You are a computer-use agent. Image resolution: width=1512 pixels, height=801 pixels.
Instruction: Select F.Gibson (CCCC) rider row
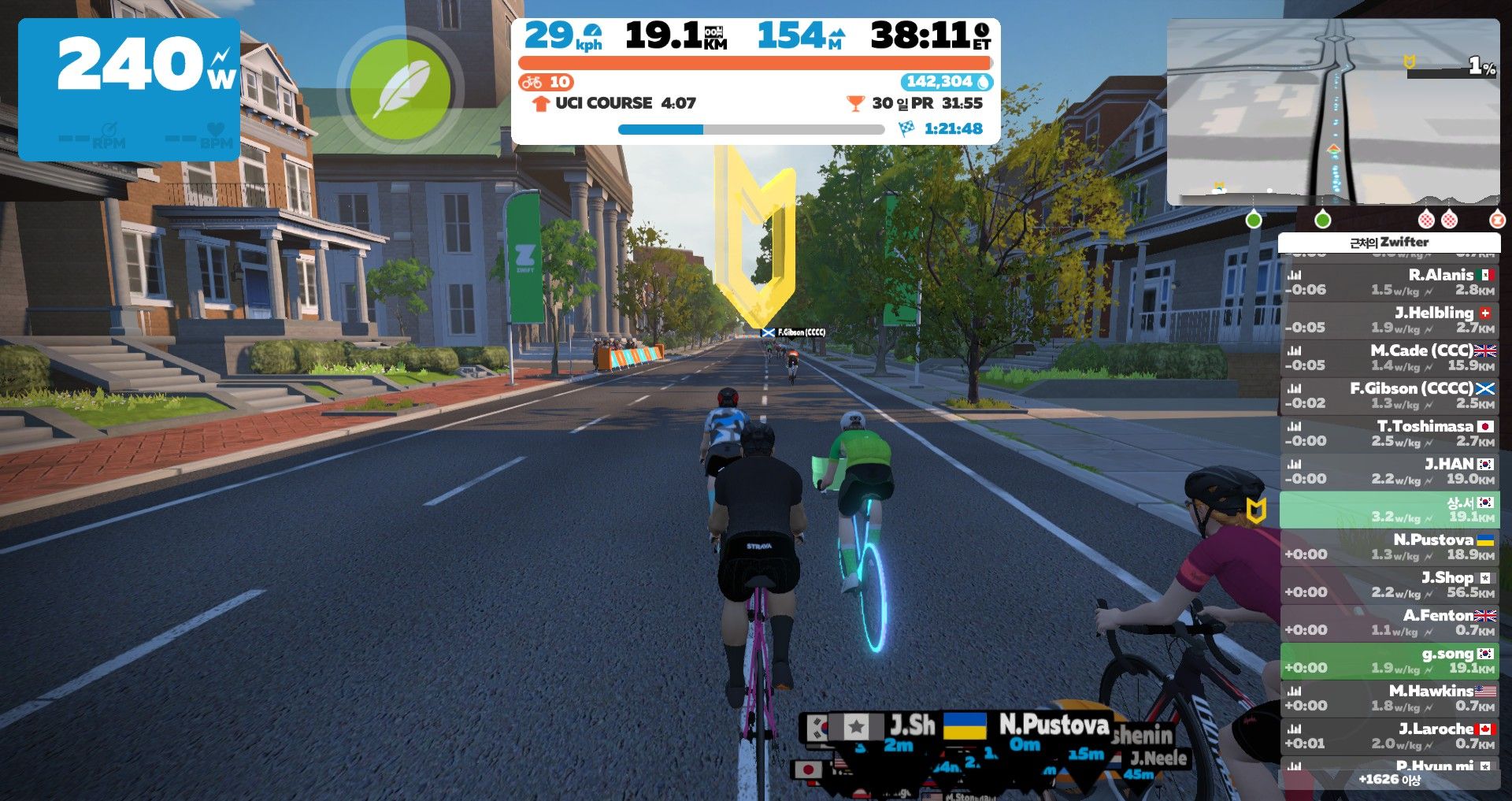tap(1390, 395)
